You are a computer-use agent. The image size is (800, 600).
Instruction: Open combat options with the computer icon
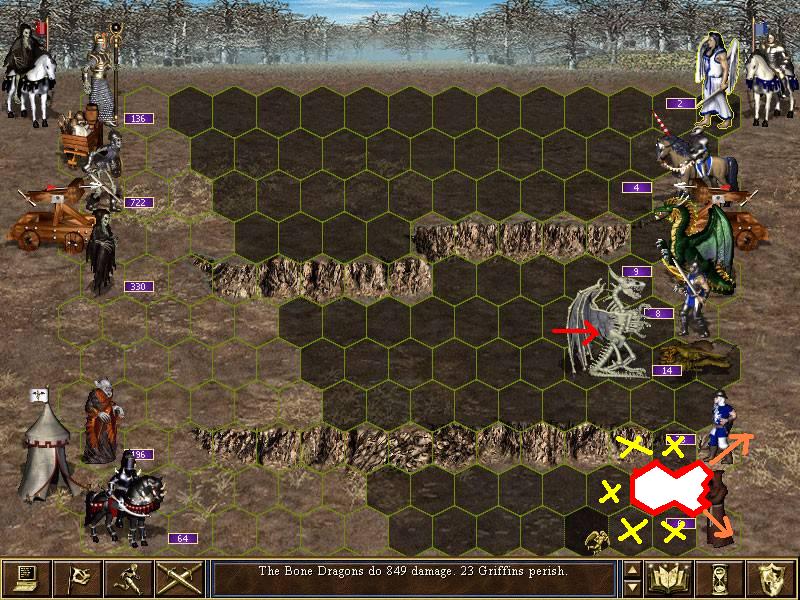point(26,578)
